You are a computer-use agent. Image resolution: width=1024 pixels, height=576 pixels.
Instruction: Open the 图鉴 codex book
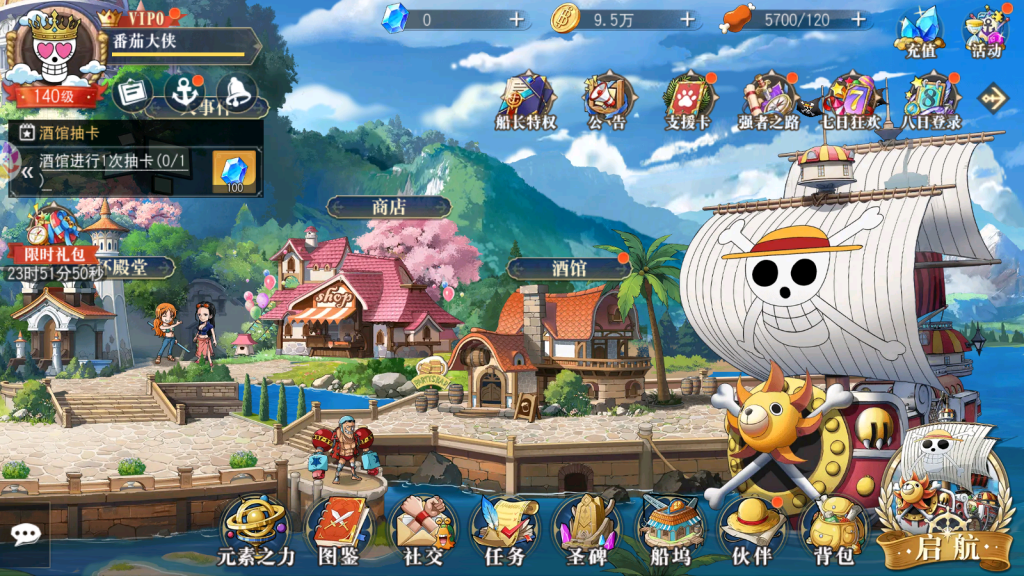338,526
